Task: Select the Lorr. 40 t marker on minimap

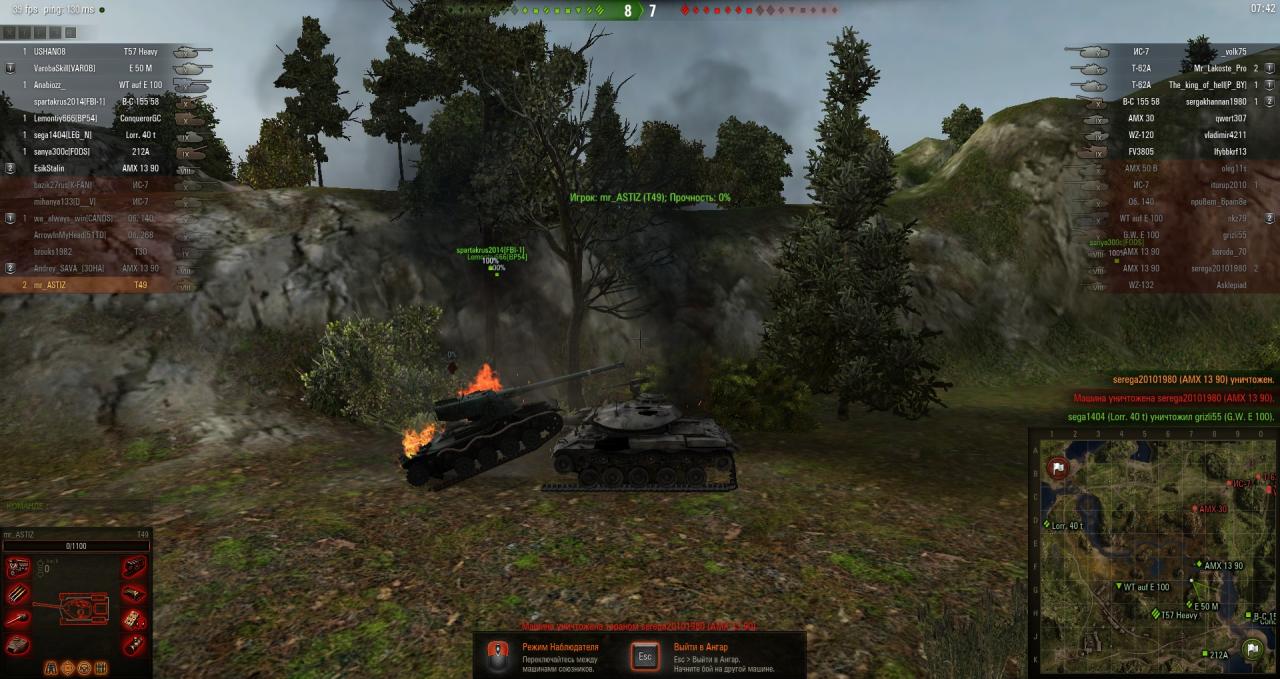Action: [x=1044, y=524]
